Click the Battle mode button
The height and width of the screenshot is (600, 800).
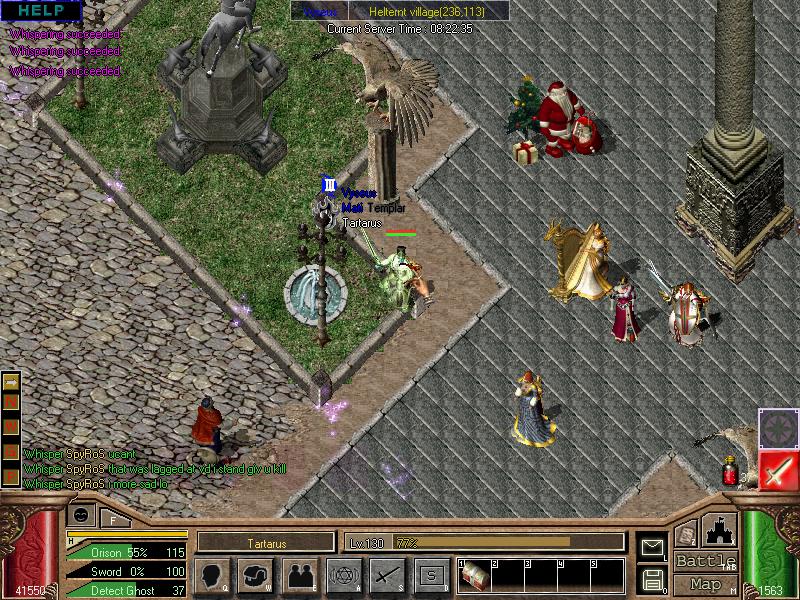click(706, 561)
